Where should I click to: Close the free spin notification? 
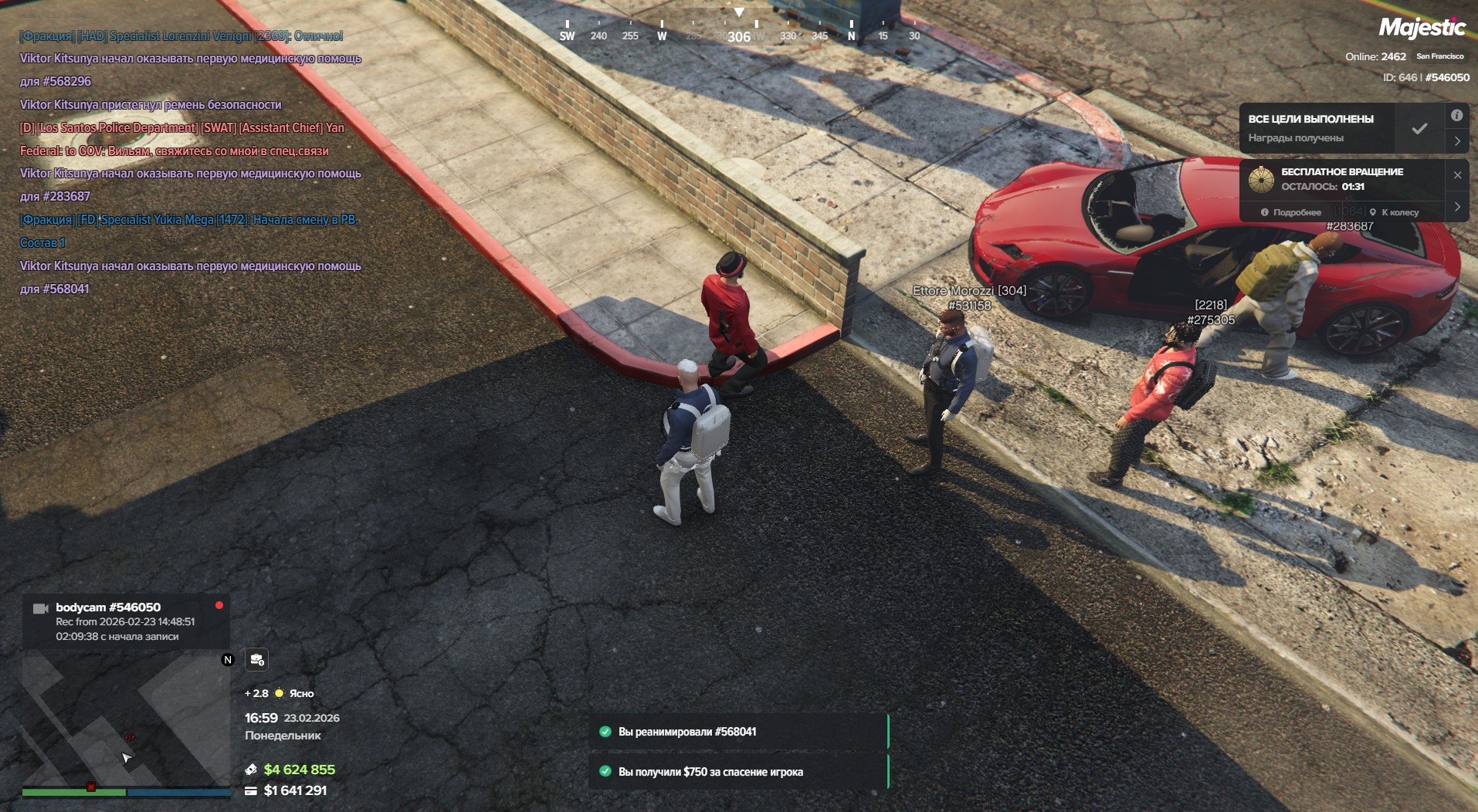tap(1457, 175)
